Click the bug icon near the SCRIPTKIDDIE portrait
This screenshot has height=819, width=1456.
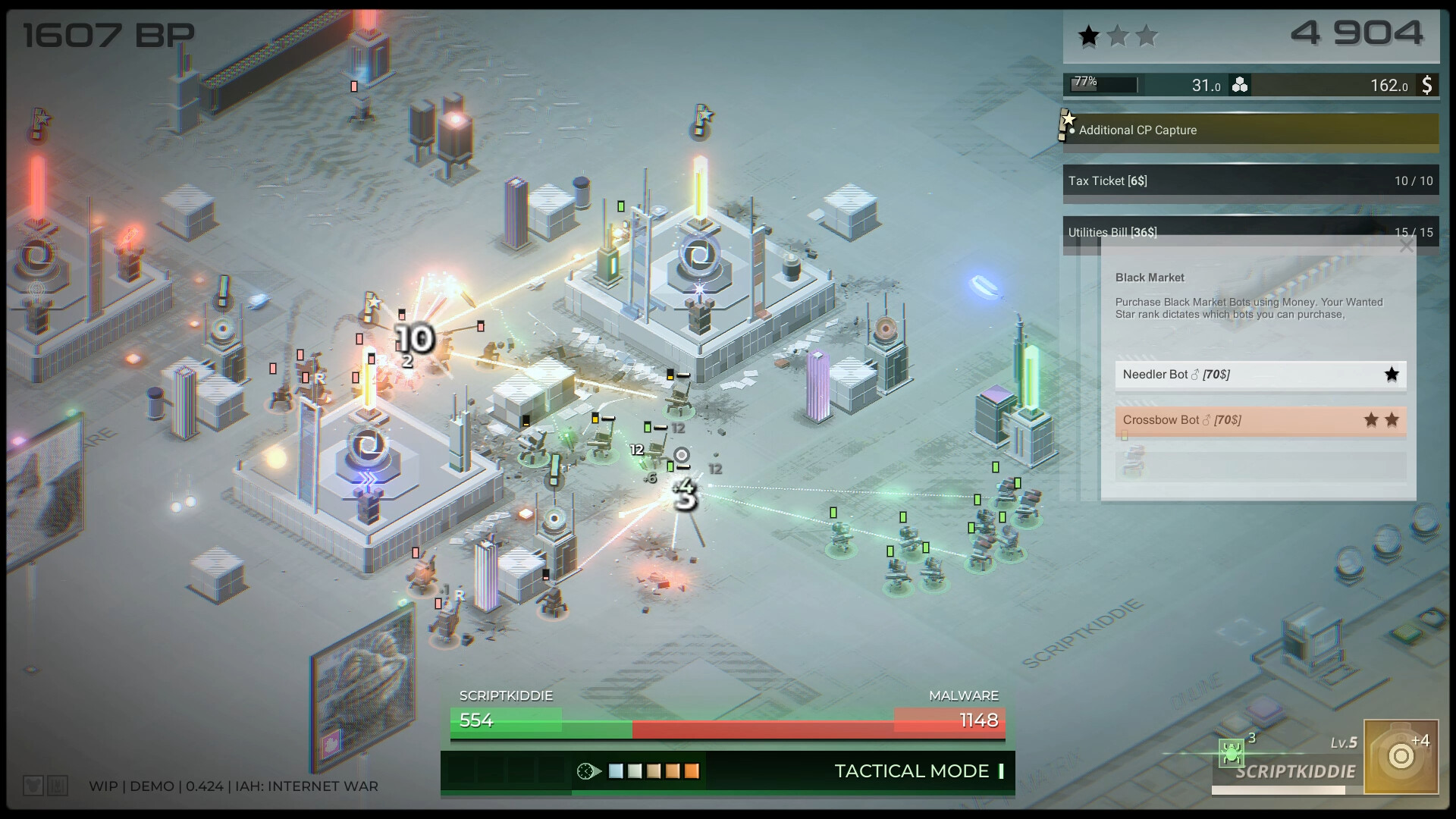point(1231,754)
